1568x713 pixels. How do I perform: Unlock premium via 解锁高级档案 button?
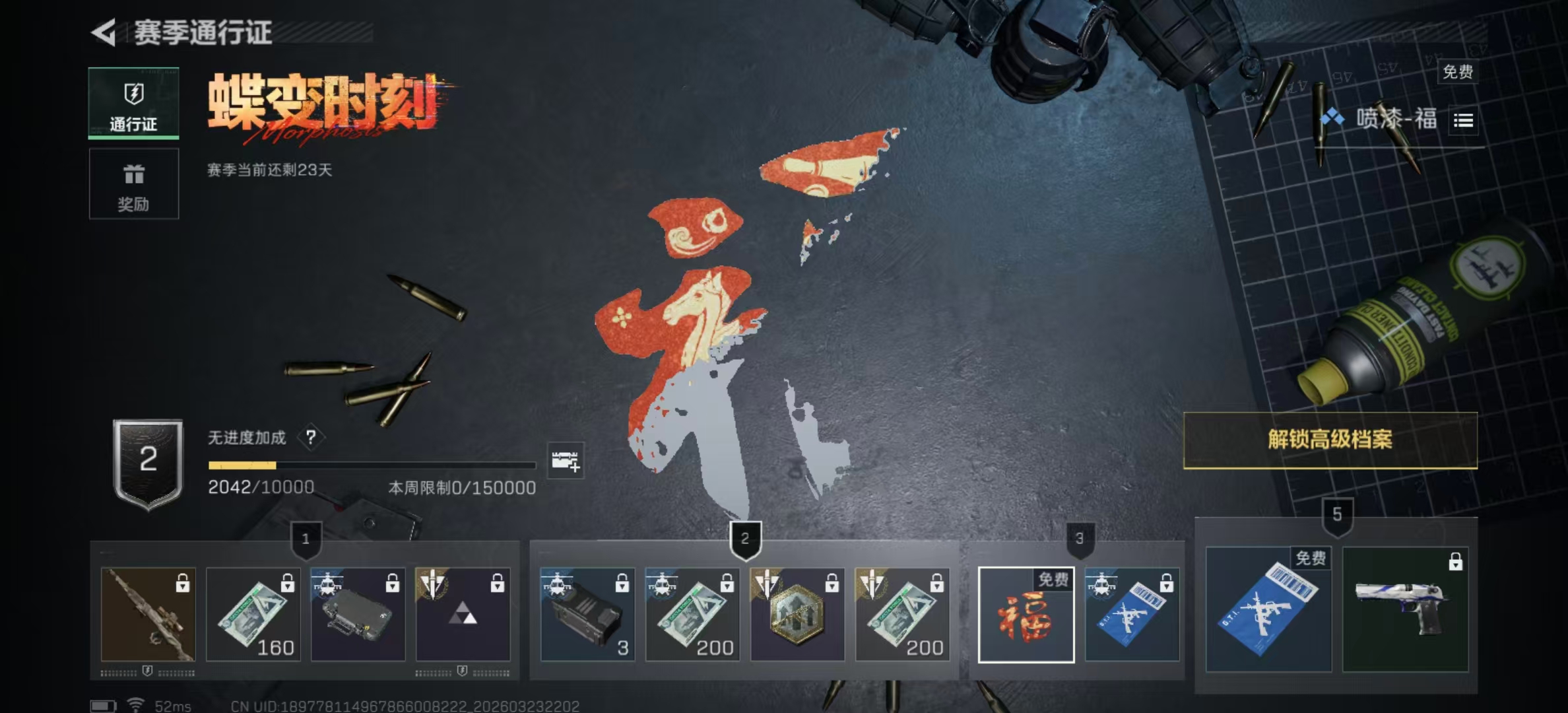(x=1330, y=440)
